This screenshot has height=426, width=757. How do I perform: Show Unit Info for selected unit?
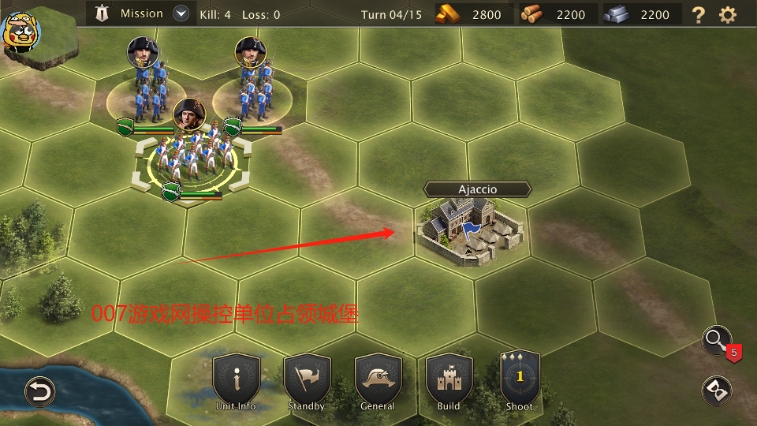237,381
